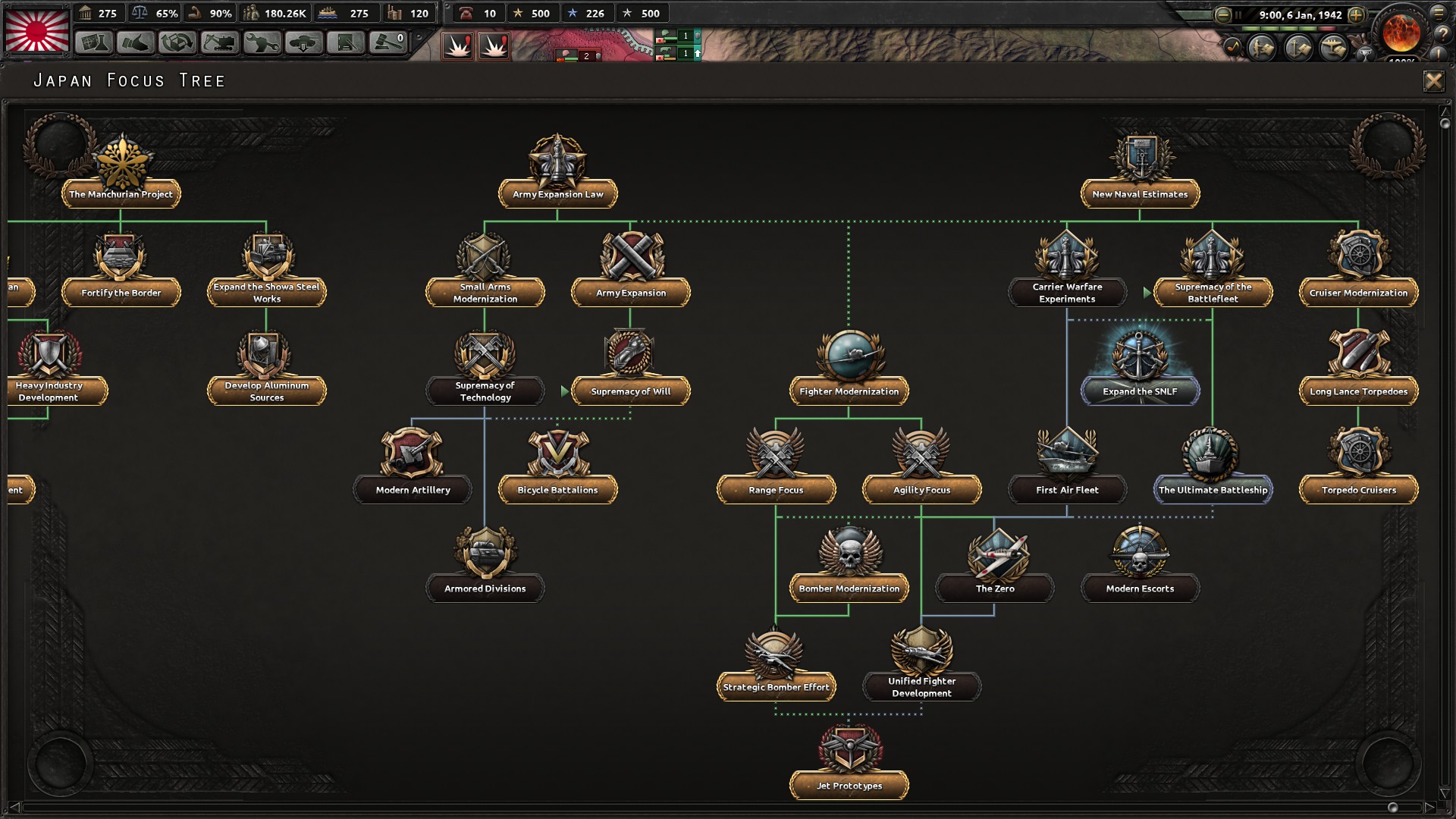Image resolution: width=1456 pixels, height=819 pixels.
Task: Open the main menu hamburger button
Action: pos(1438,14)
